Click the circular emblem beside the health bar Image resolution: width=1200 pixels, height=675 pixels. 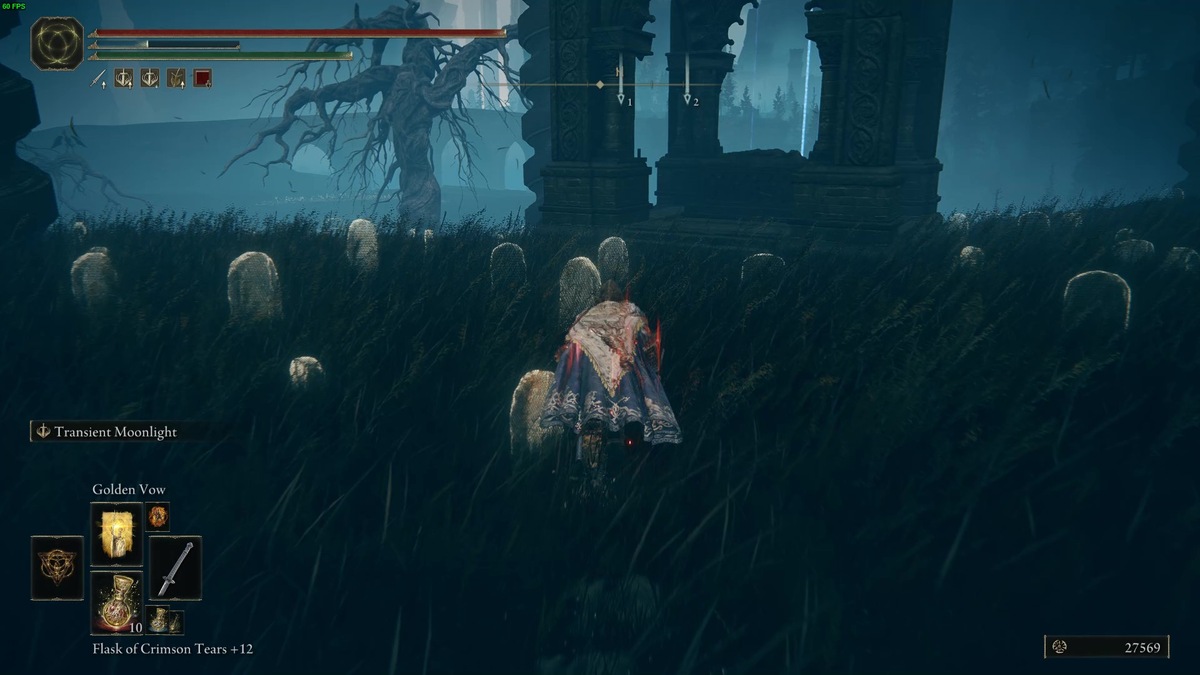click(x=56, y=43)
